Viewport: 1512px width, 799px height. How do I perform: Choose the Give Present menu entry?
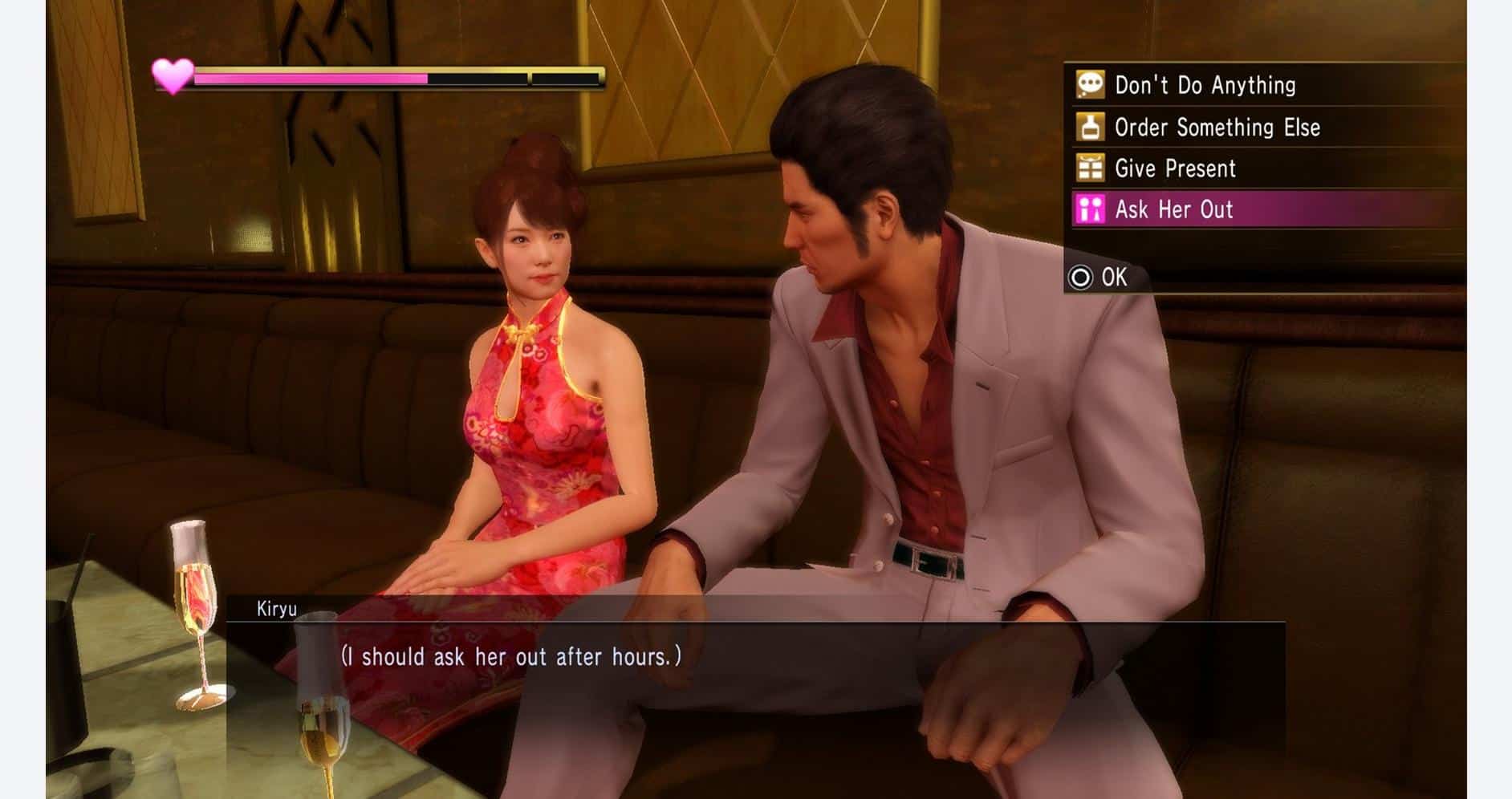(1176, 168)
